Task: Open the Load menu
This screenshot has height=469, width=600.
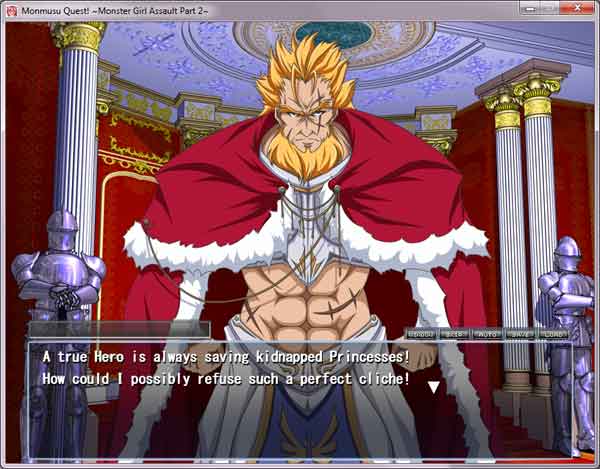Action: click(x=553, y=333)
